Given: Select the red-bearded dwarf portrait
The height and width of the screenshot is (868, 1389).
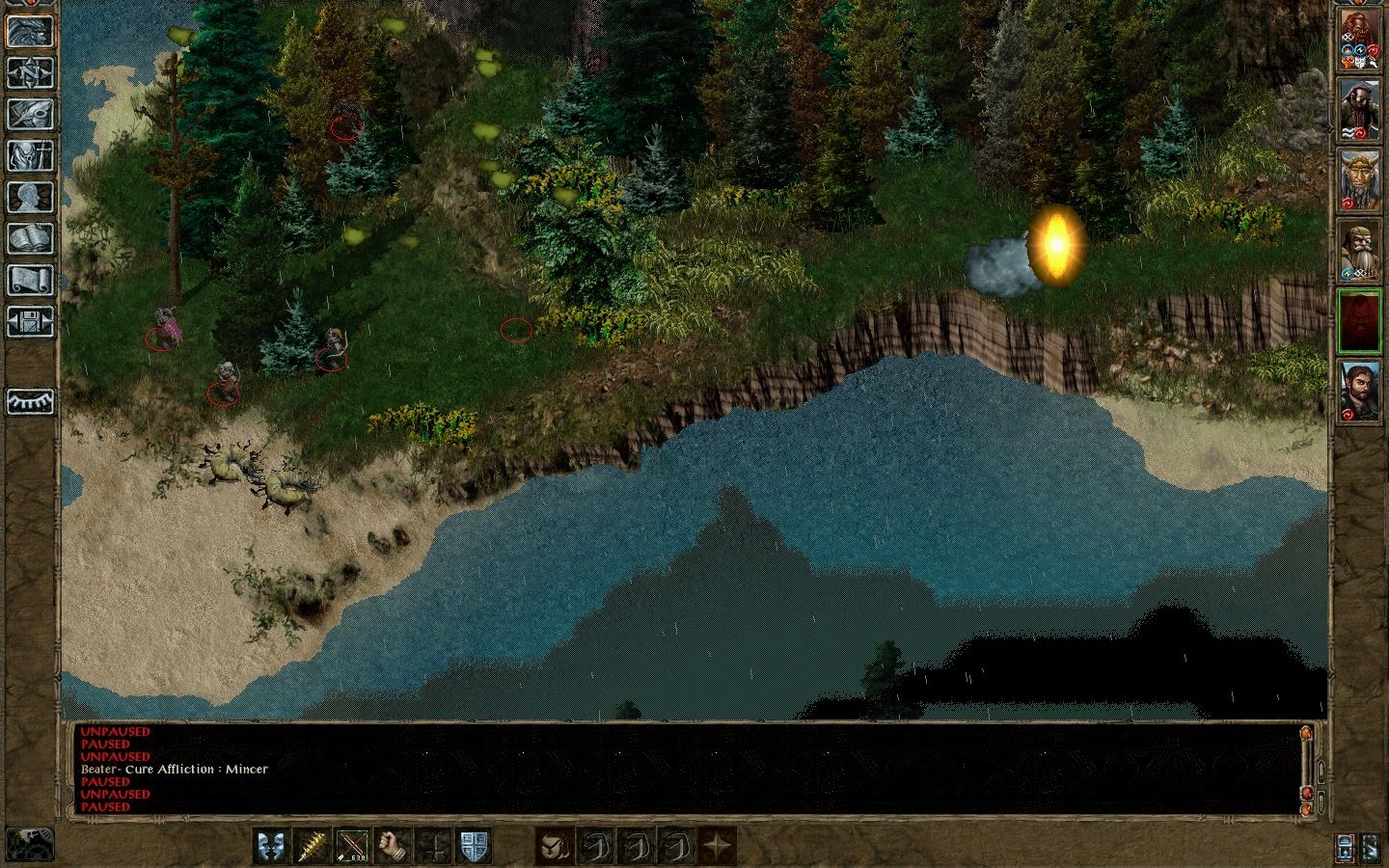Looking at the screenshot, I should [1359, 41].
